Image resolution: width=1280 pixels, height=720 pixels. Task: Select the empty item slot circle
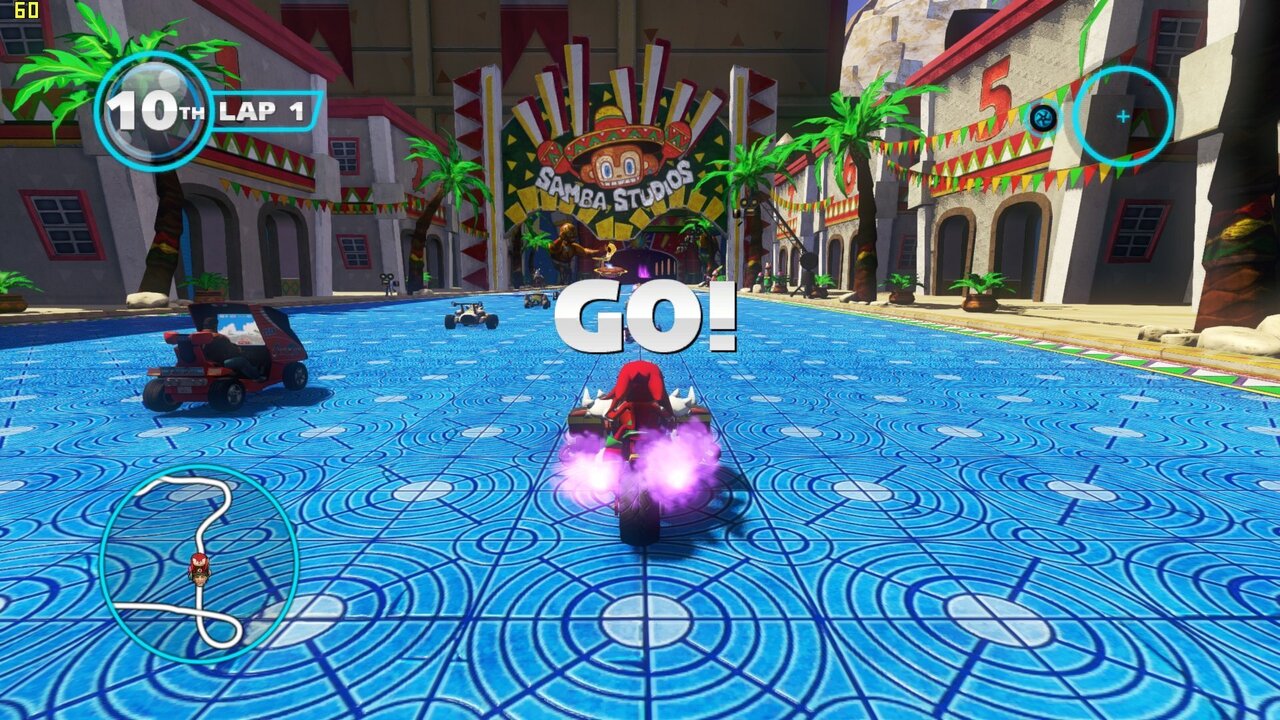click(x=1122, y=116)
